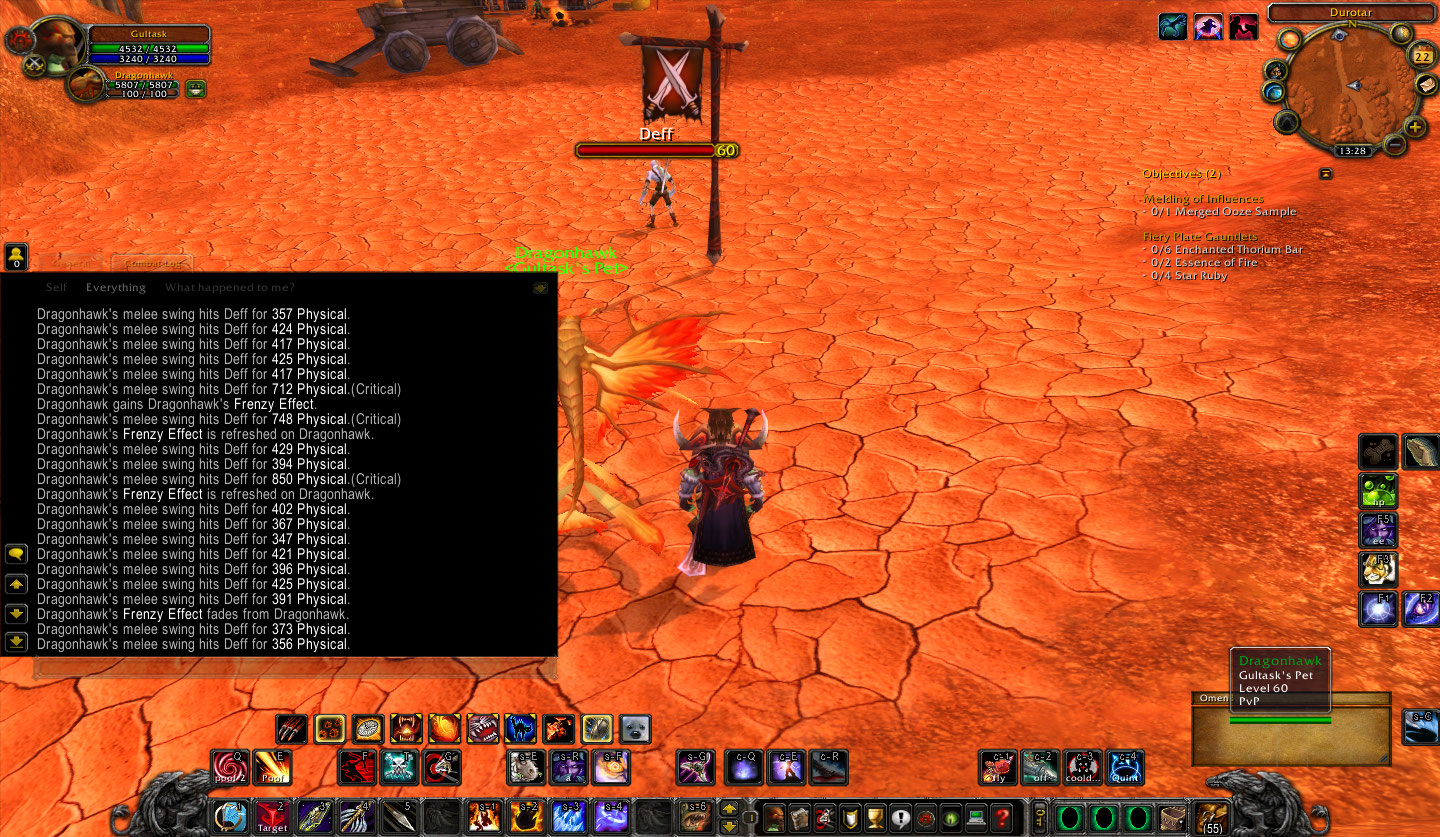Open the combat log filter arrow menu
1440x837 pixels.
541,287
